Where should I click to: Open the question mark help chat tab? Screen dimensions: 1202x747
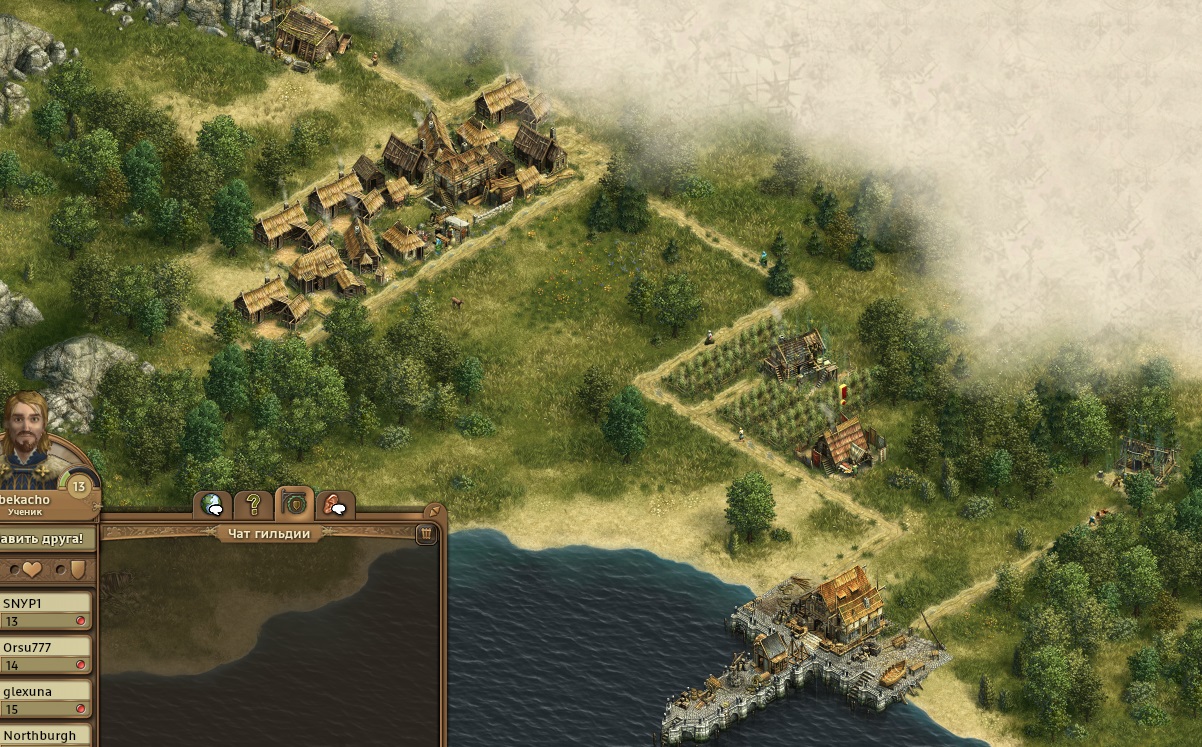coord(254,504)
